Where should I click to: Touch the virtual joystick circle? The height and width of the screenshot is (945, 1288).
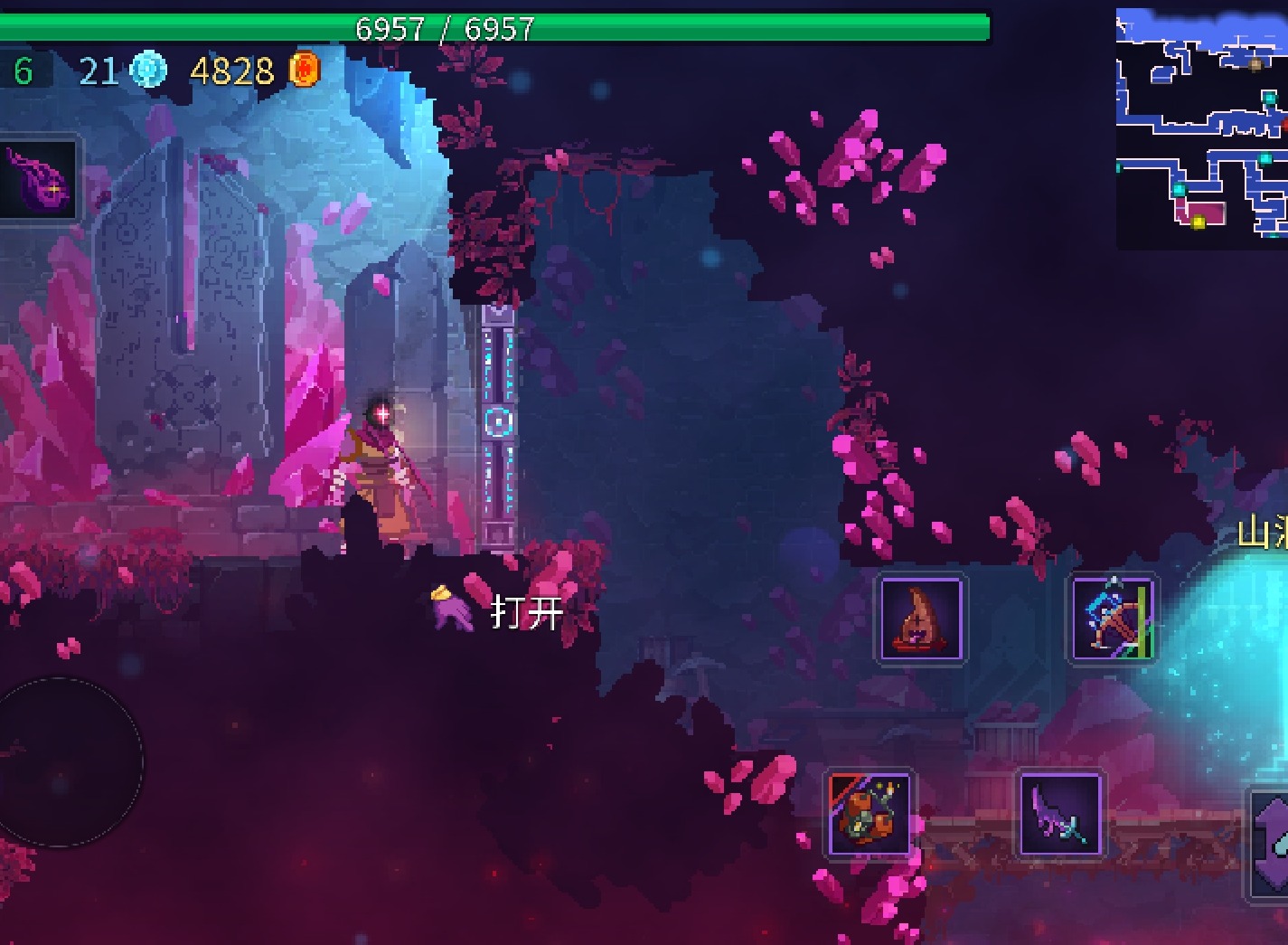[61, 761]
